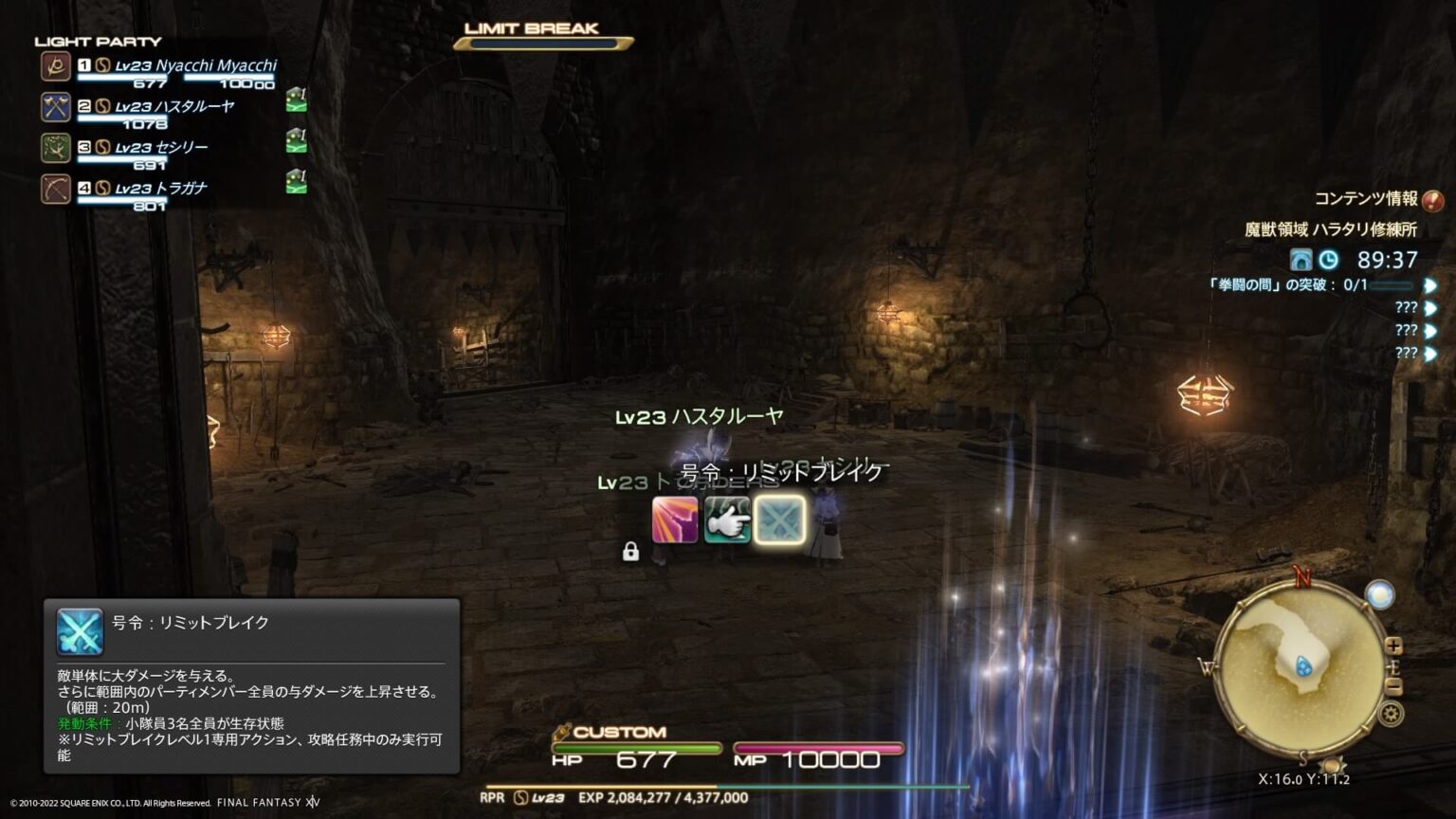Click the weather orb beside minimap
1456x819 pixels.
point(1379,594)
